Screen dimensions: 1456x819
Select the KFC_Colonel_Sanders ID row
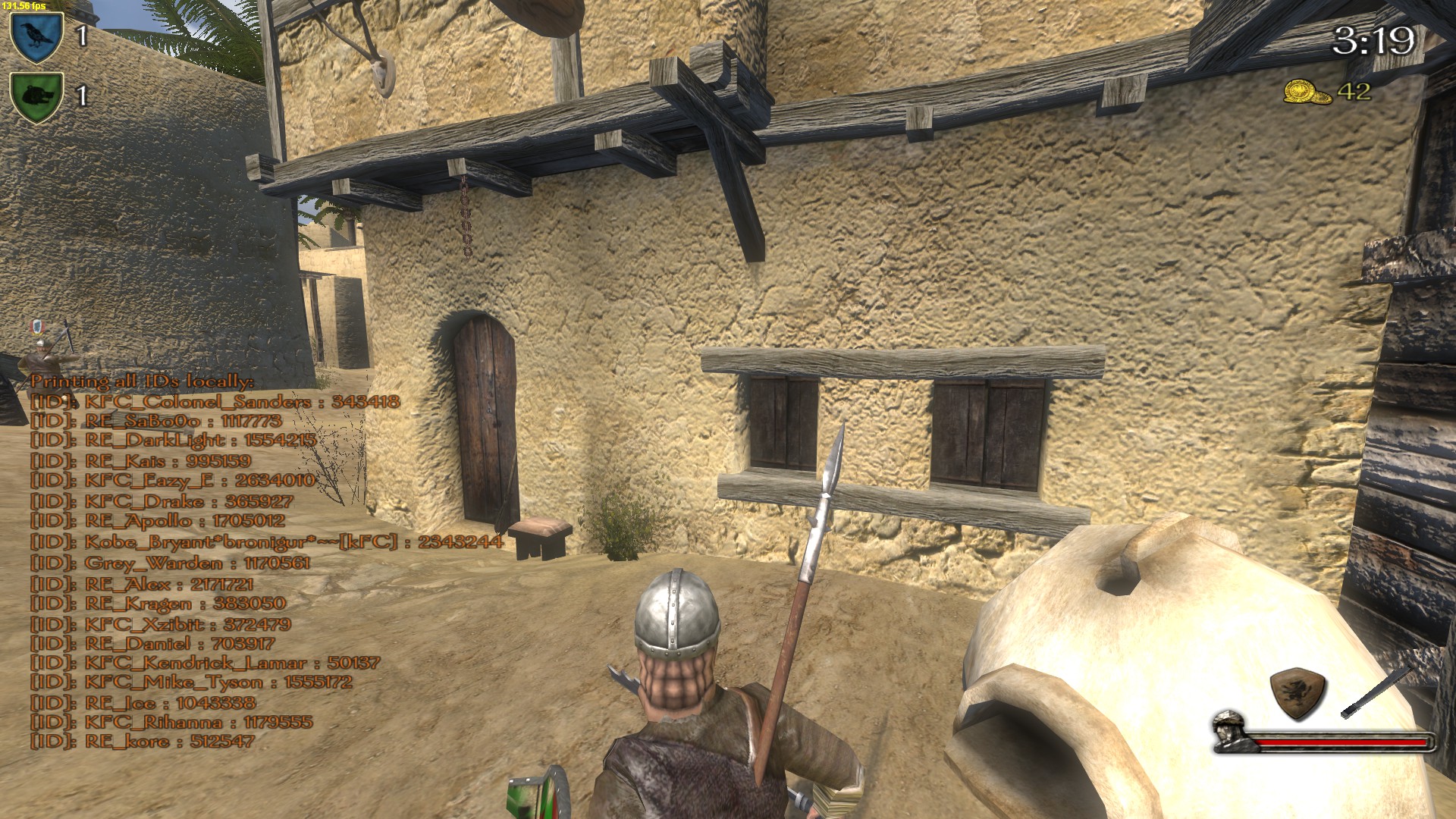click(x=215, y=402)
